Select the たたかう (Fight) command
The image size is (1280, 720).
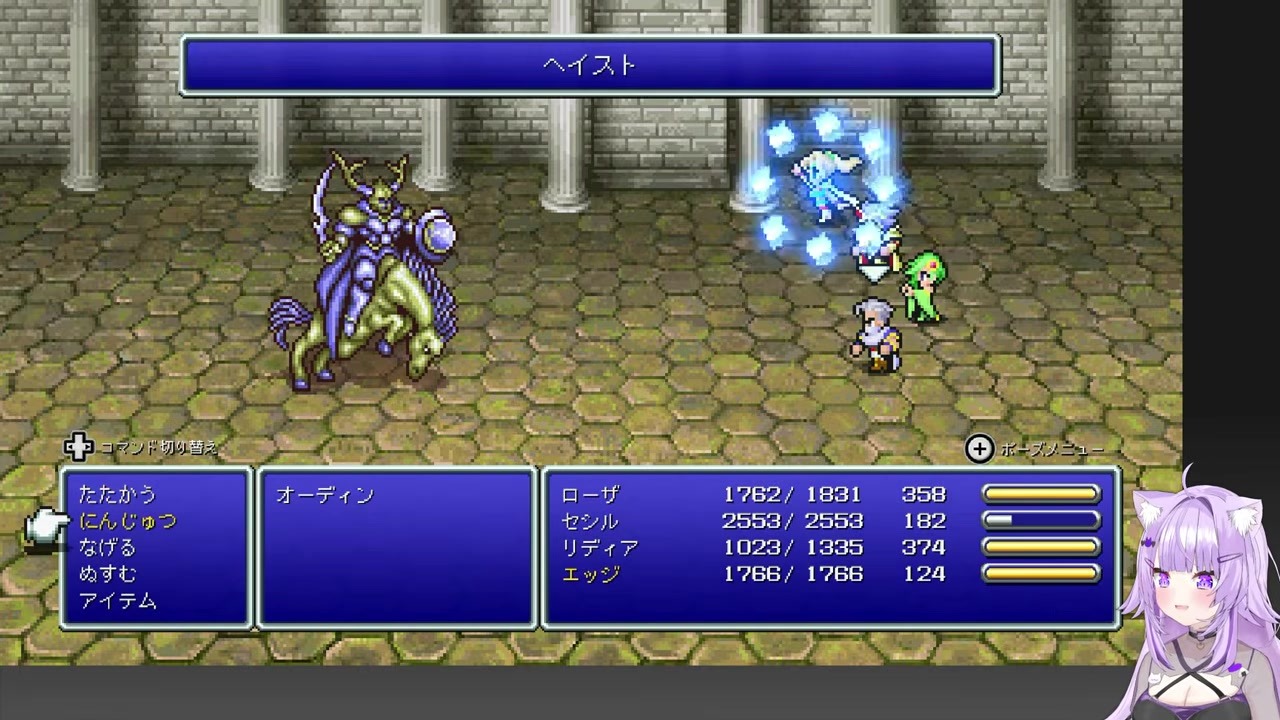point(115,494)
